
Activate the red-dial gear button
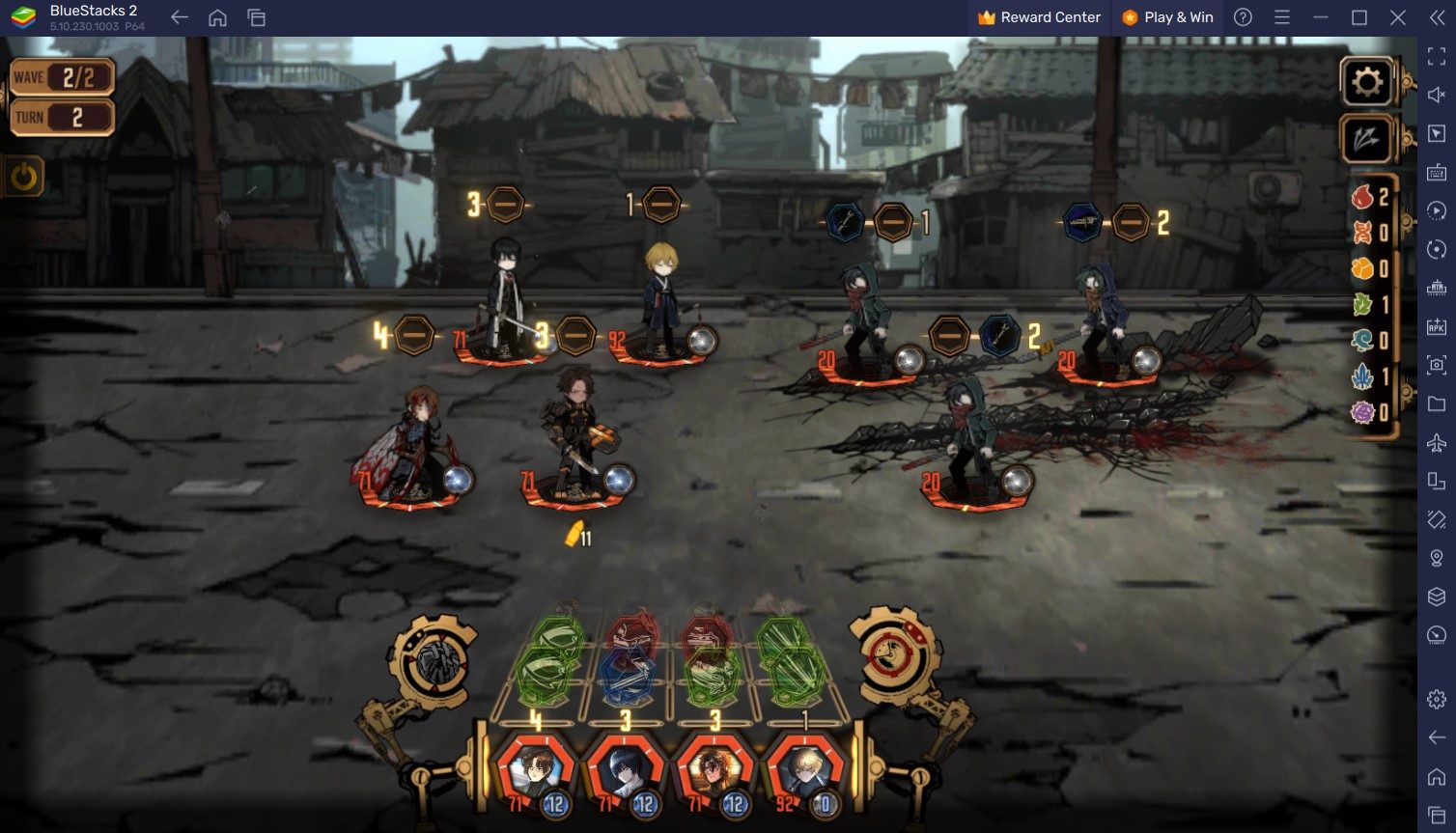[891, 656]
